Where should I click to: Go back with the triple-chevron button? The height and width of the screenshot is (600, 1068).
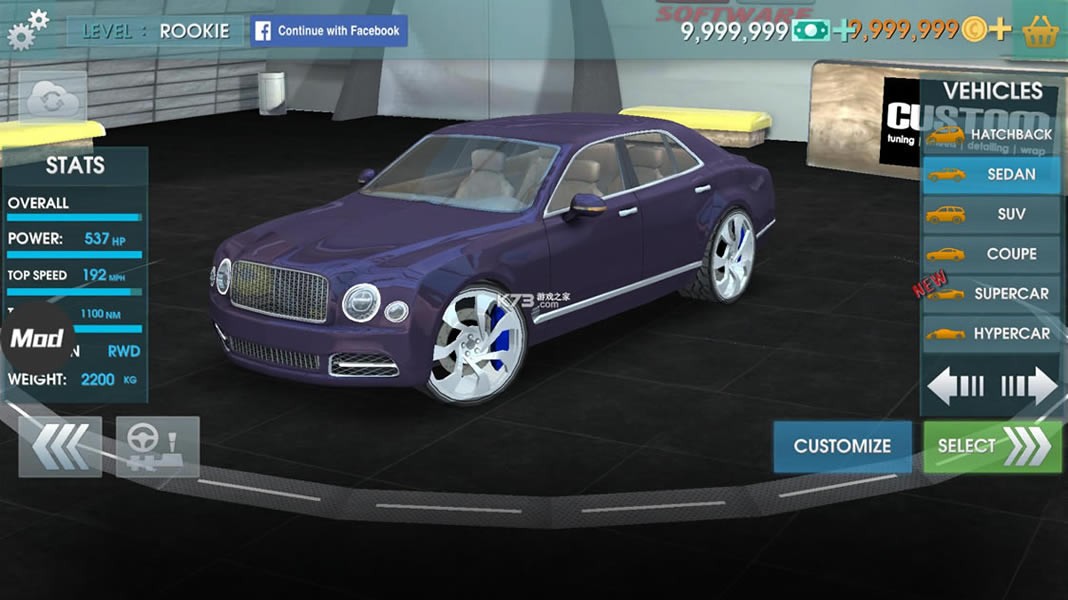(x=60, y=446)
